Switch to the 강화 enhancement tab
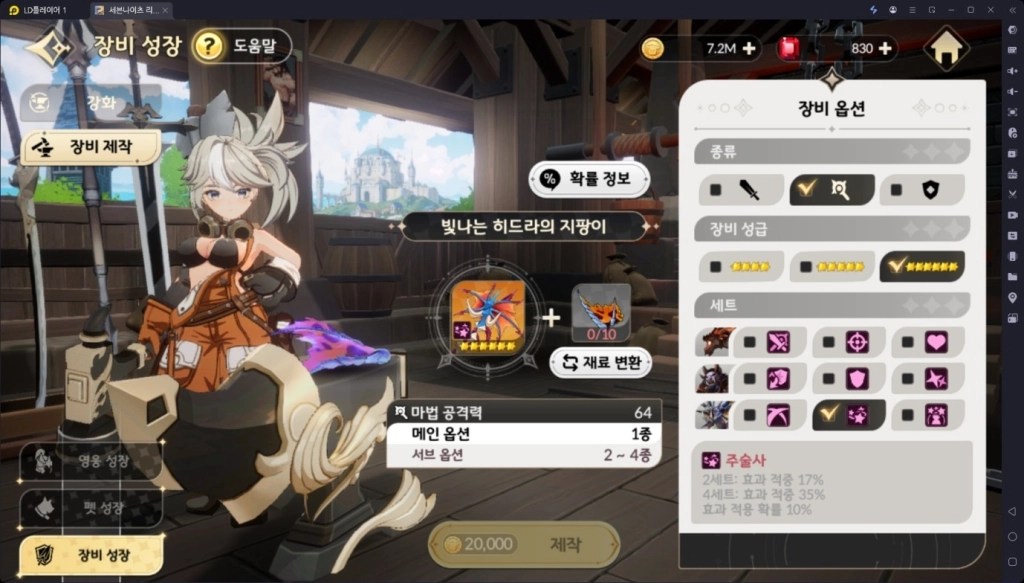This screenshot has height=583, width=1024. (91, 101)
